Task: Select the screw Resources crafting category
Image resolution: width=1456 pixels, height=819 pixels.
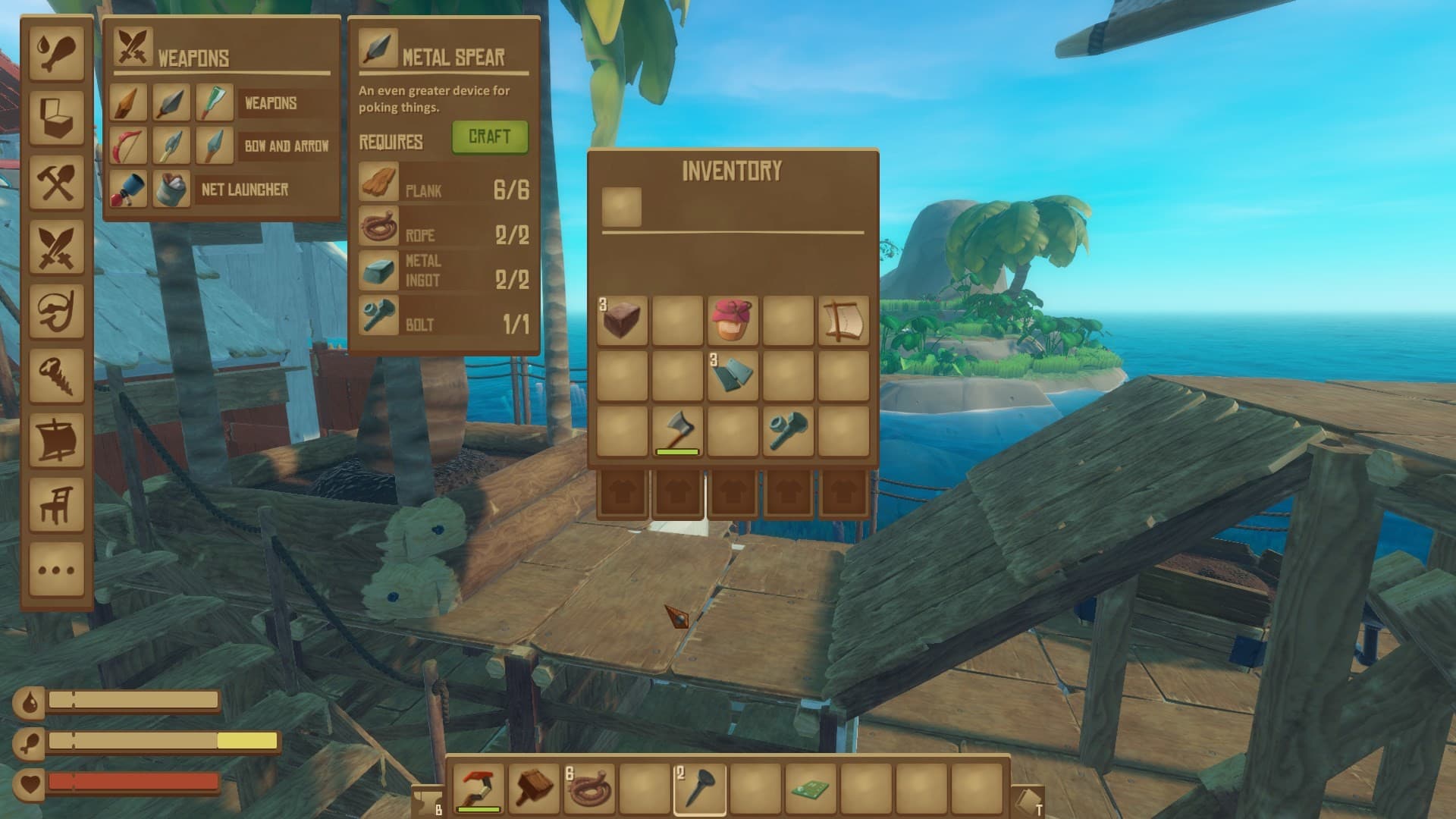Action: click(56, 375)
